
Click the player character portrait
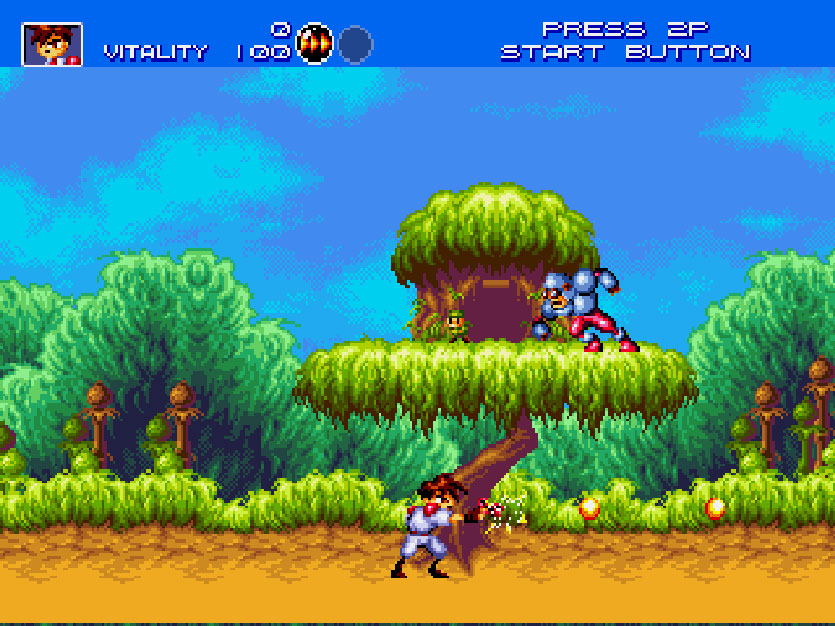[x=52, y=44]
